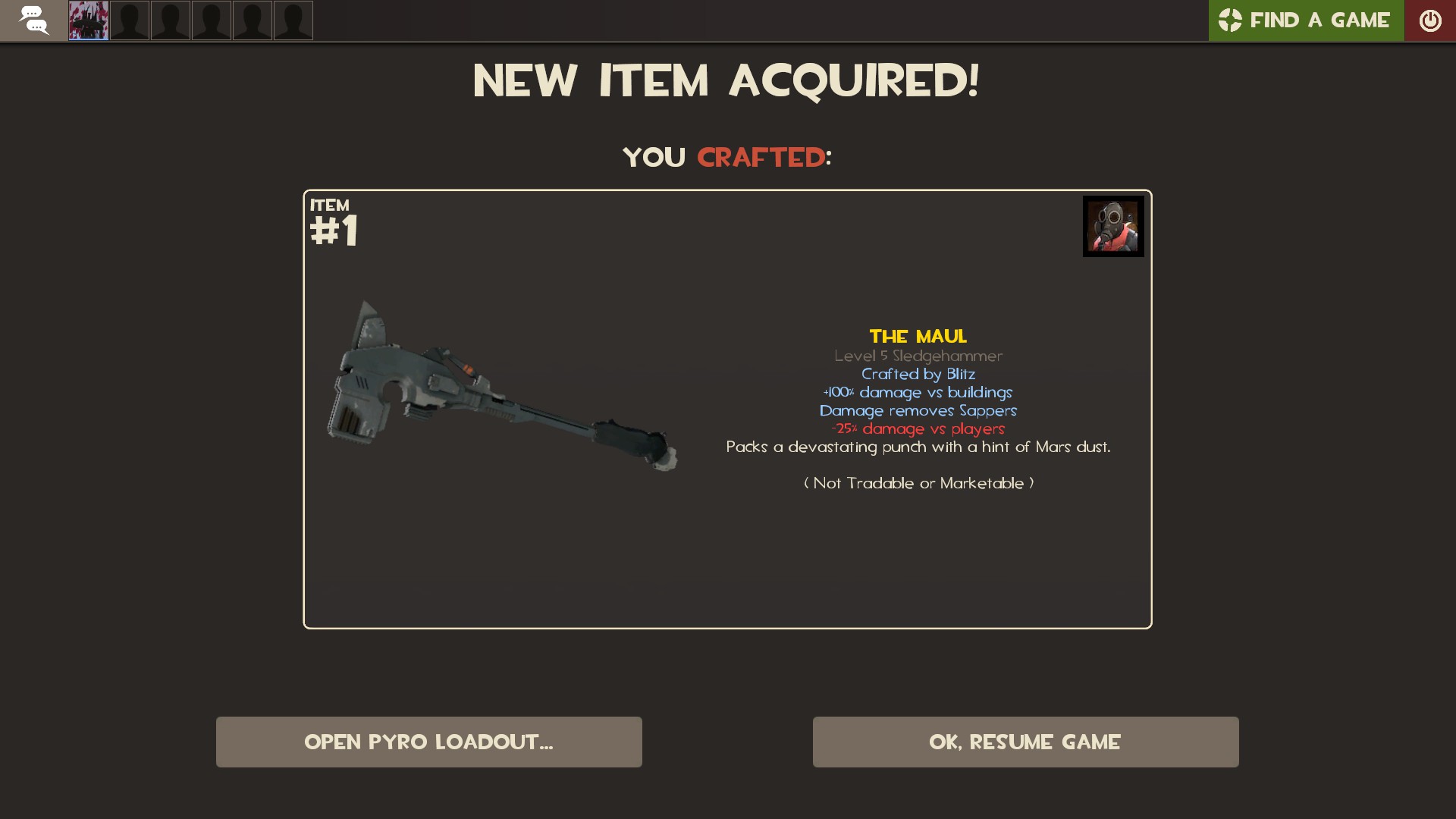Open Pyro Loadout
This screenshot has height=819, width=1456.
click(428, 742)
